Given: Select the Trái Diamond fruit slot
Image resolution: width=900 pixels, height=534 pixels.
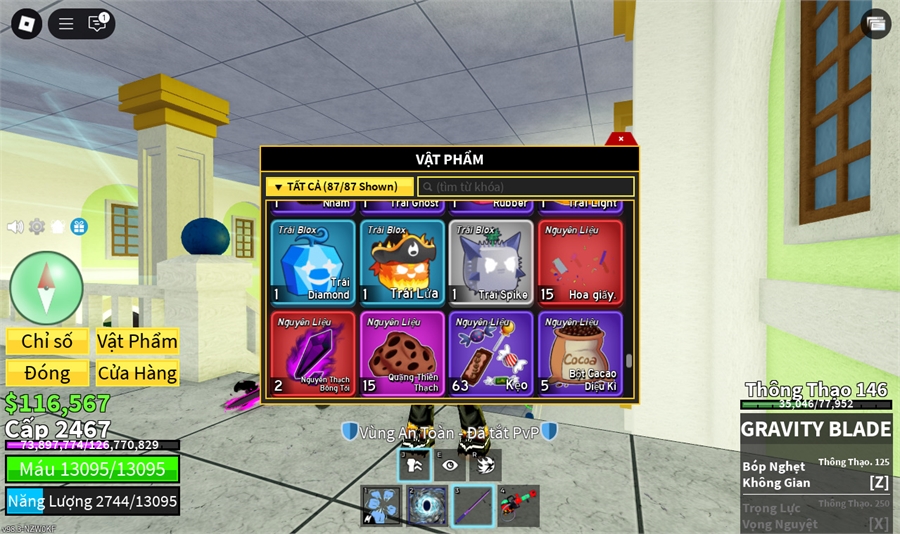Looking at the screenshot, I should click(x=313, y=262).
